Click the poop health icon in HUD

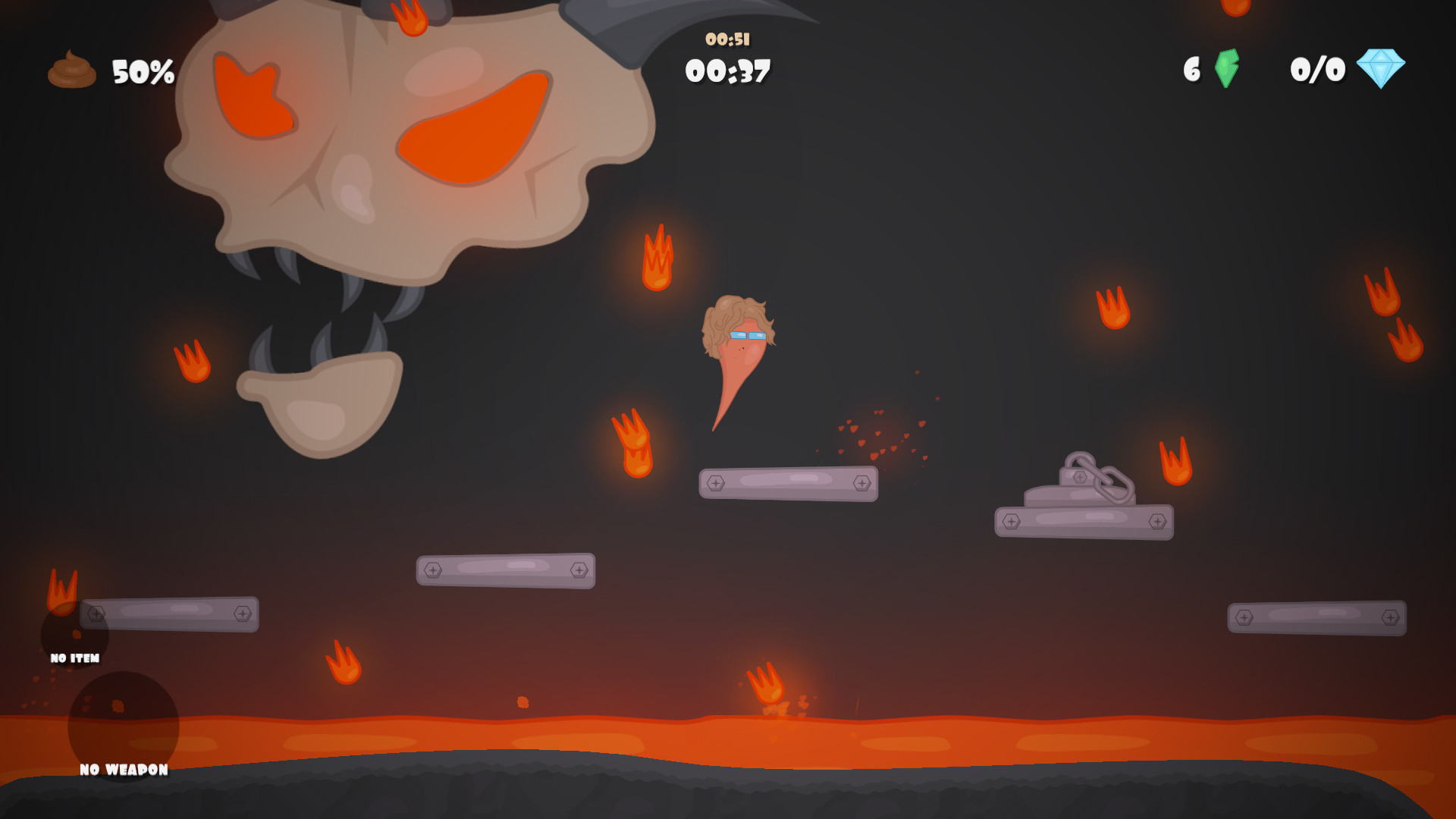pos(72,71)
